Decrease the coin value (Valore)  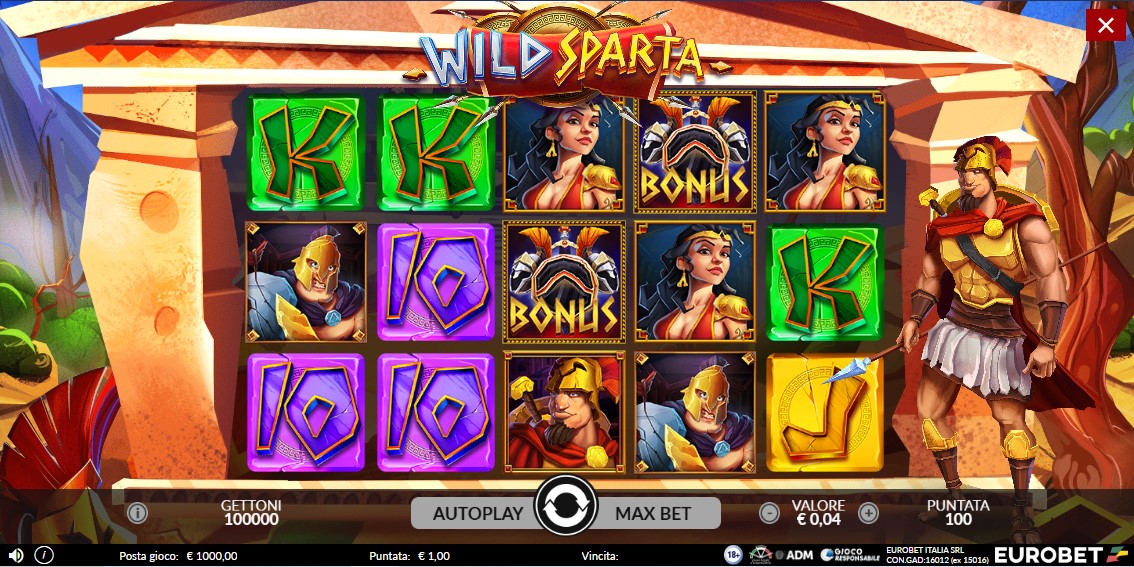(x=769, y=513)
